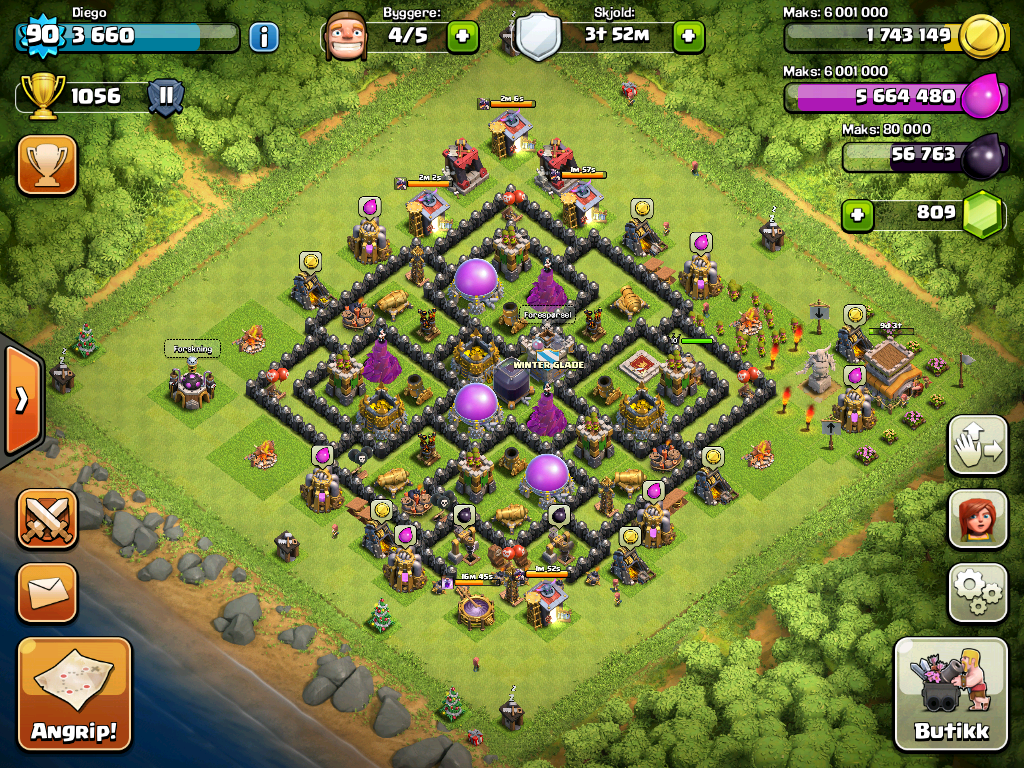
Task: Open the crossed swords battle log
Action: click(x=47, y=519)
